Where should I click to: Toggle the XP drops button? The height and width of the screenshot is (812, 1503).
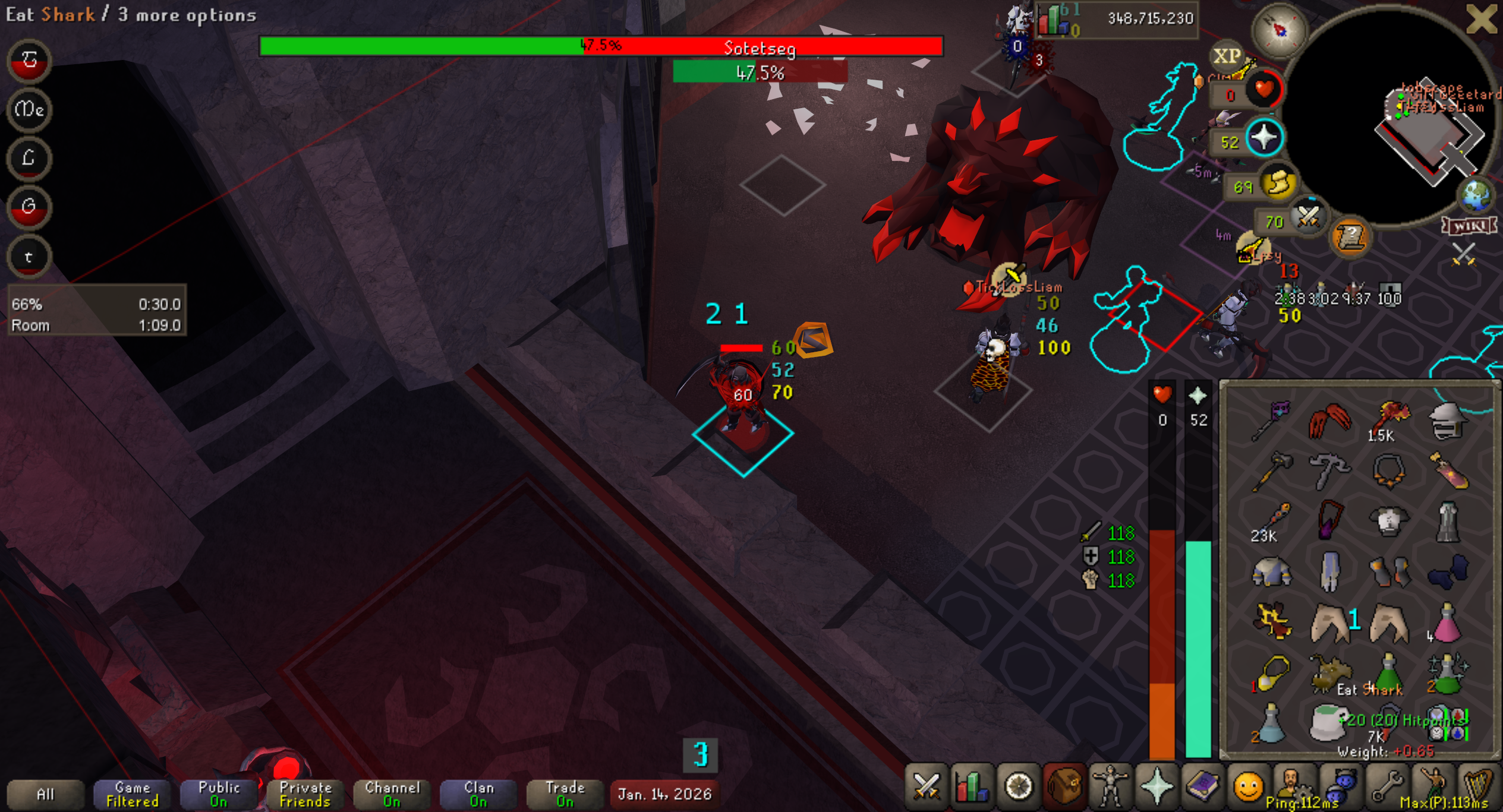click(1227, 56)
